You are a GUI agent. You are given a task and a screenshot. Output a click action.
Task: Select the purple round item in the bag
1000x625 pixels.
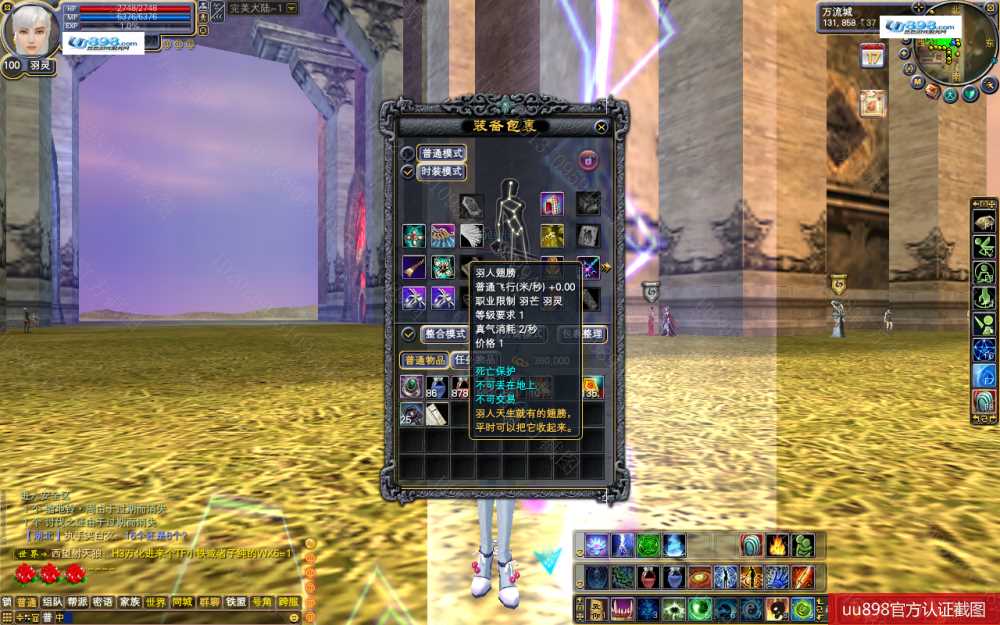pos(411,387)
